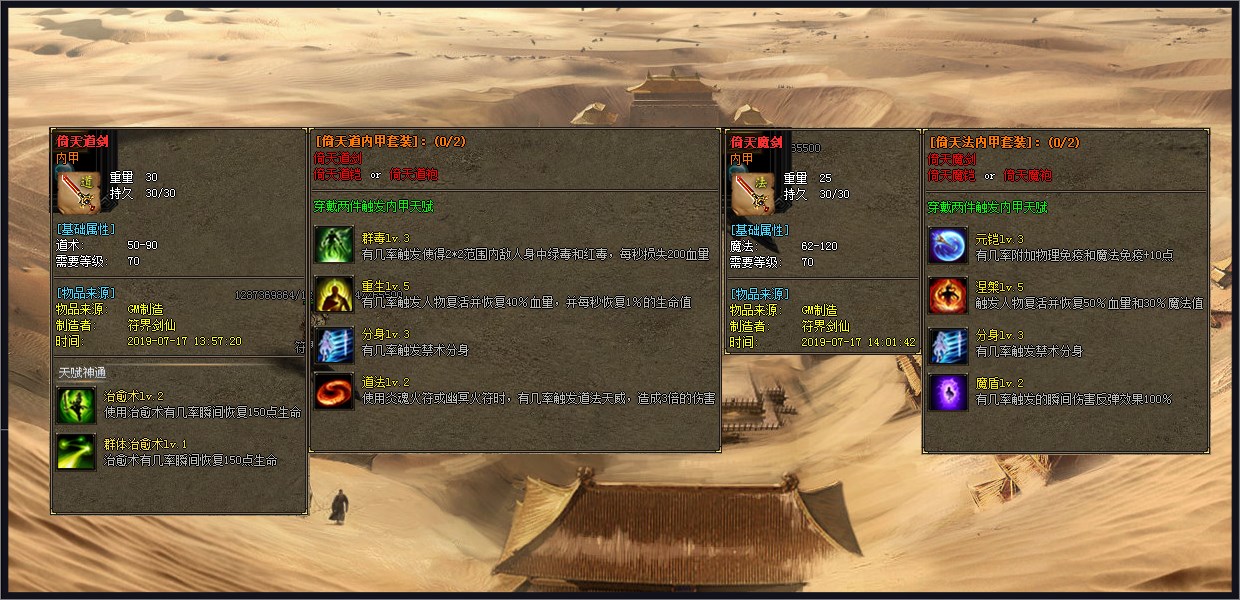Select the 重生 lv 5 skill icon
The width and height of the screenshot is (1240, 600).
(334, 294)
